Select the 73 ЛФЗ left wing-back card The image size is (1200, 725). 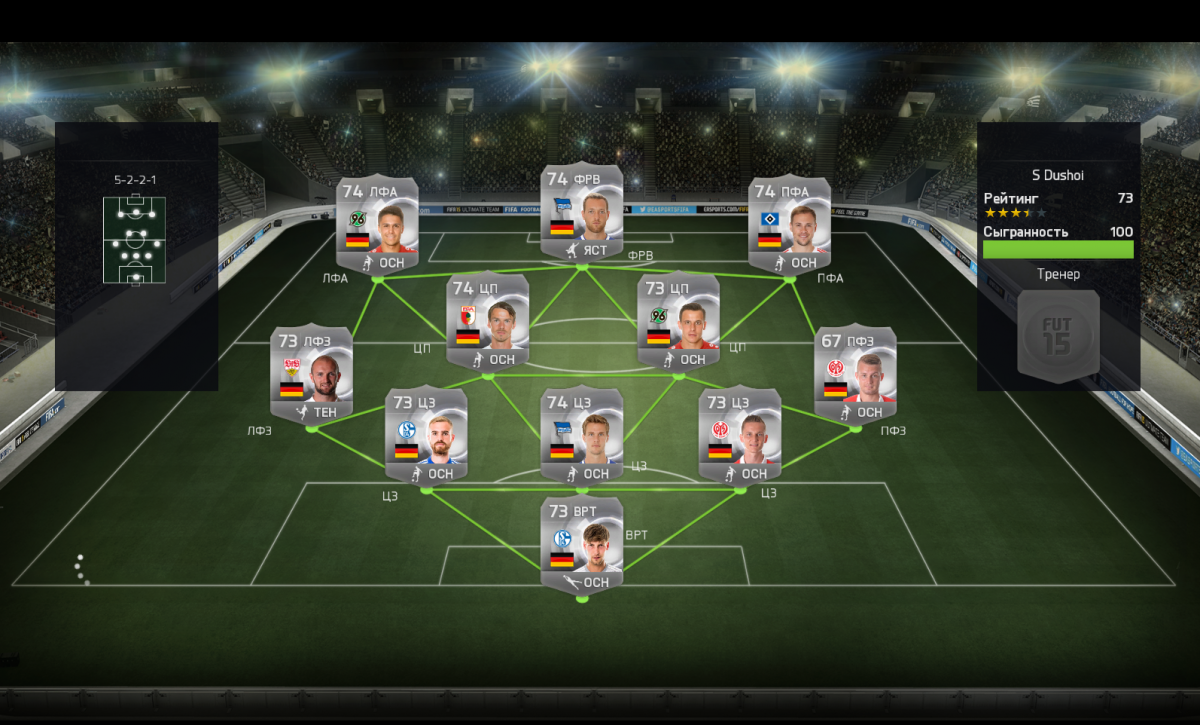pyautogui.click(x=311, y=375)
